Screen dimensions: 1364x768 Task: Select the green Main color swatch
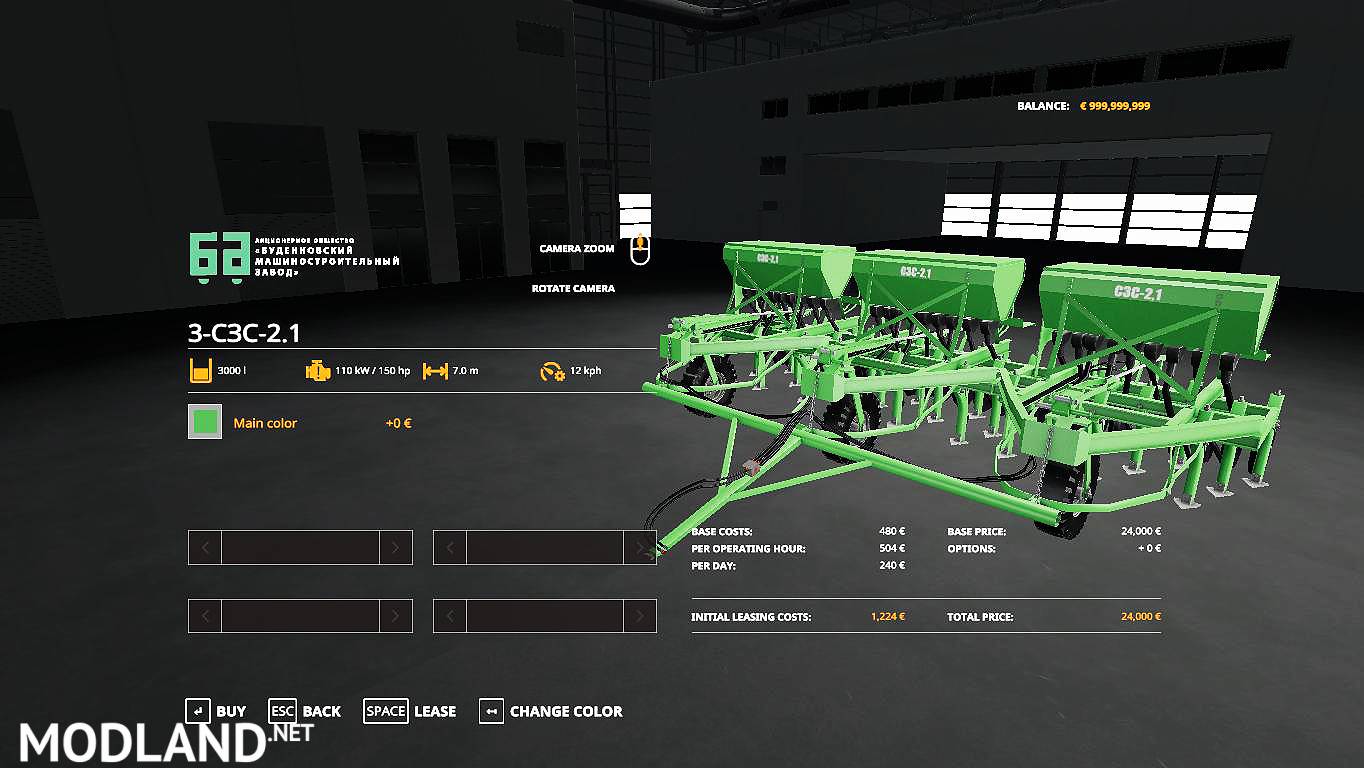[205, 422]
